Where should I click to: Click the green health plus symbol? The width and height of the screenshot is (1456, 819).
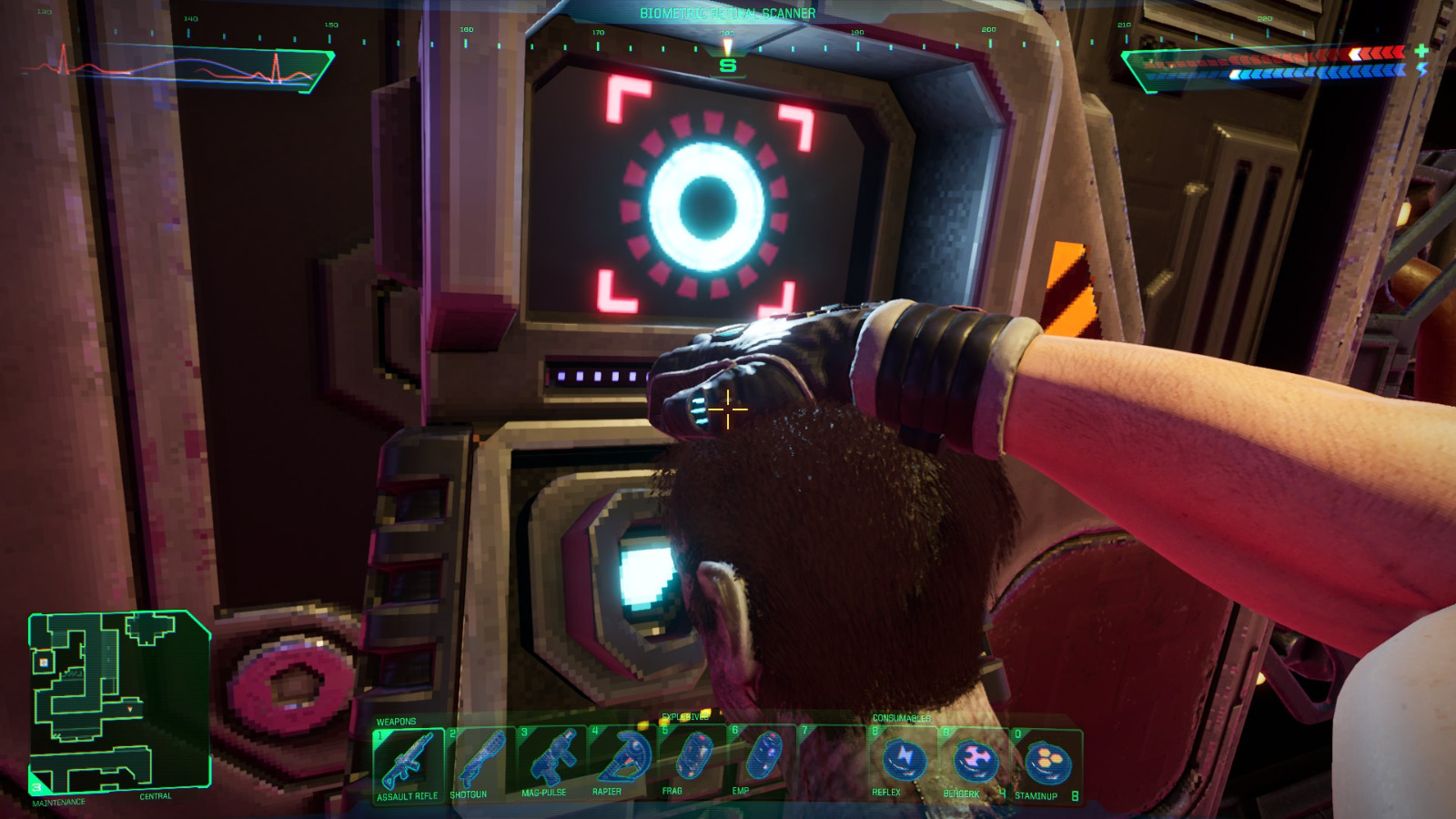[x=1420, y=51]
